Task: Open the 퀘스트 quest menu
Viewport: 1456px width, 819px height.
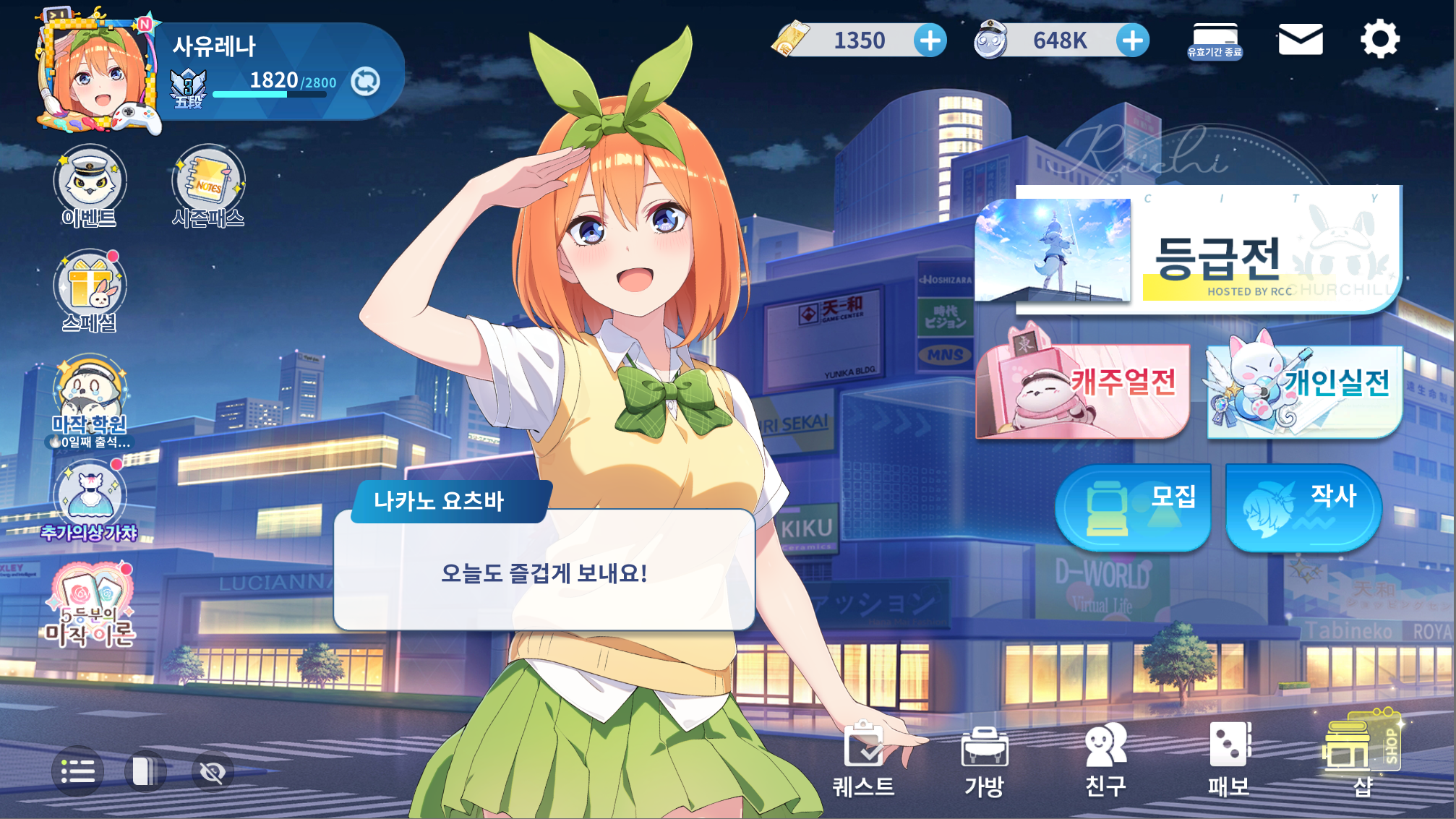Action: 863,760
